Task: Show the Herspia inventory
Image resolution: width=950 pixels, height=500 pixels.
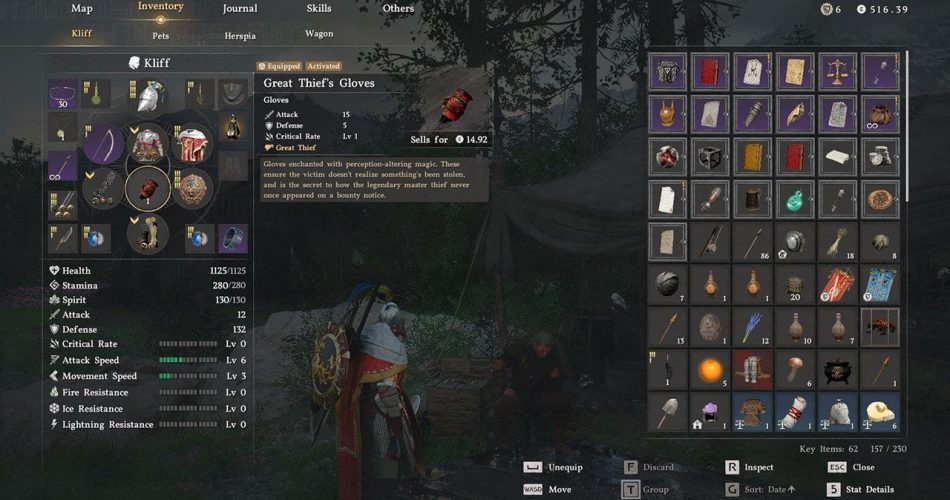Action: pyautogui.click(x=240, y=35)
